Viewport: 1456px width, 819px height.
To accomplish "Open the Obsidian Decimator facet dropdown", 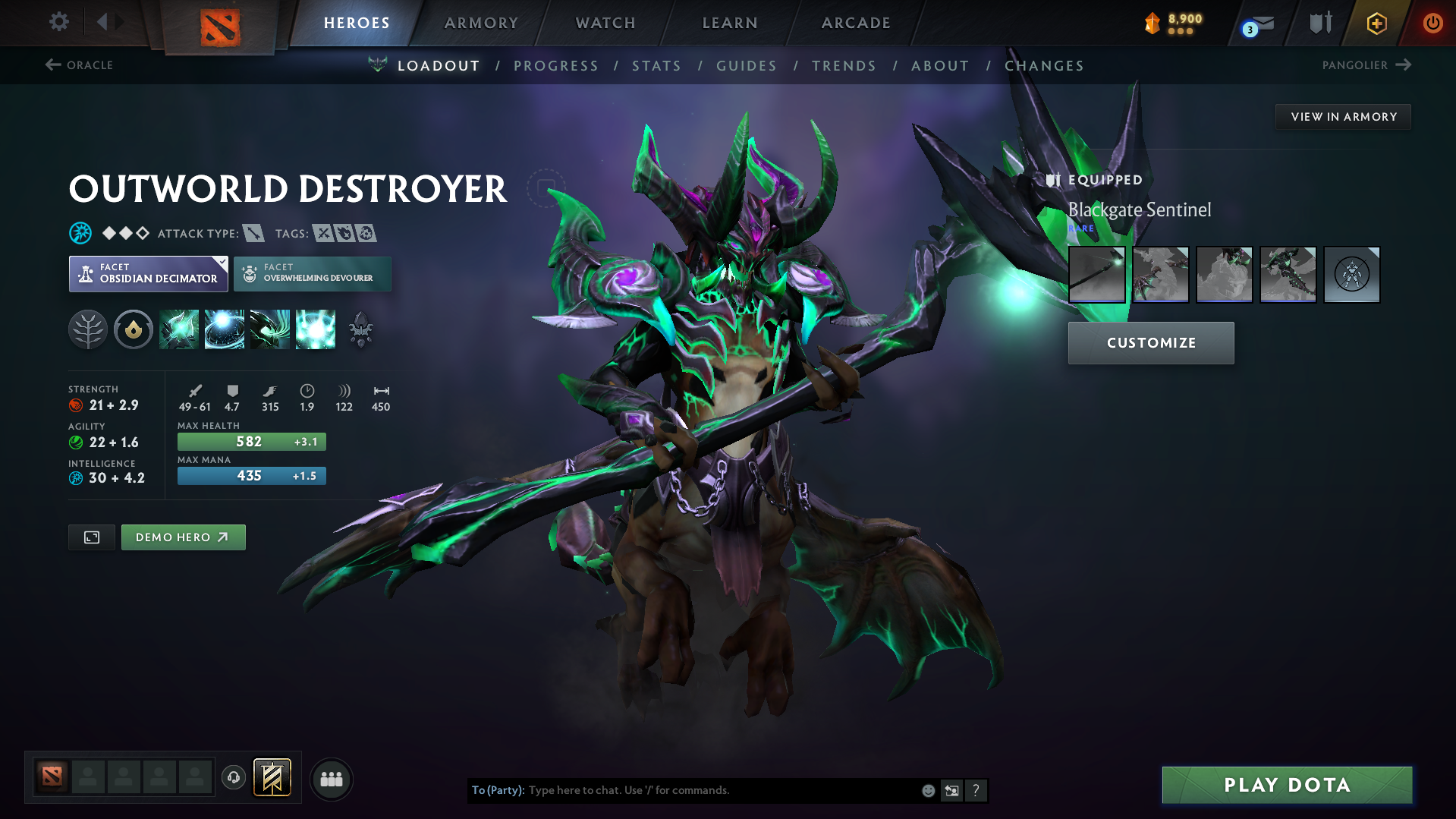I will click(148, 273).
